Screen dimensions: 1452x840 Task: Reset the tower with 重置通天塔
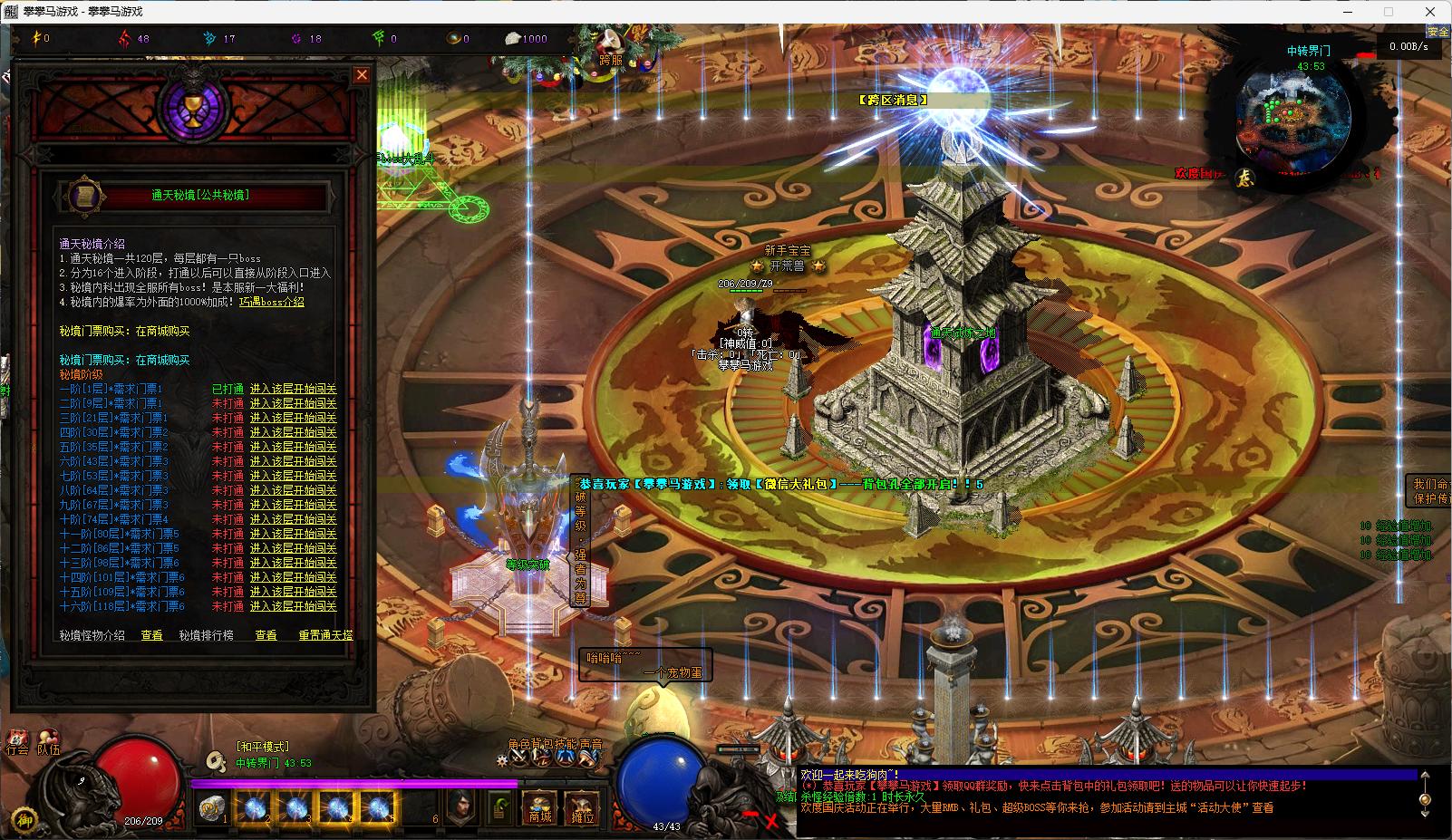(325, 636)
